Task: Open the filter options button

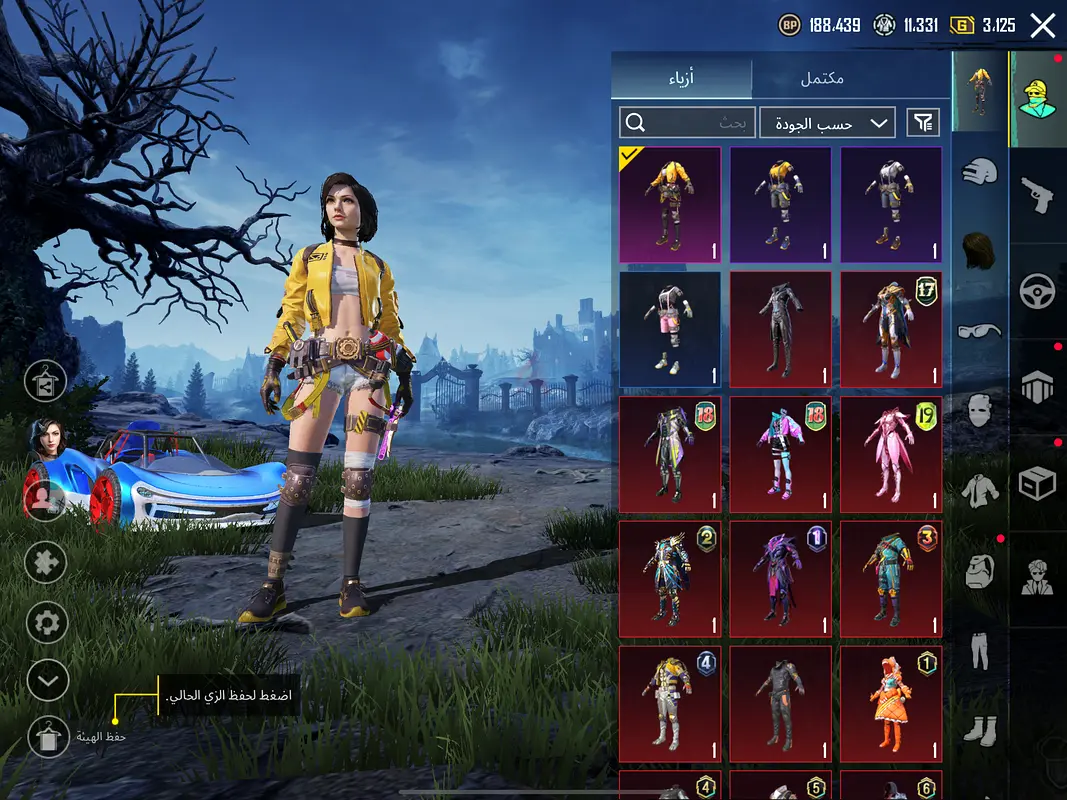Action: [x=923, y=123]
